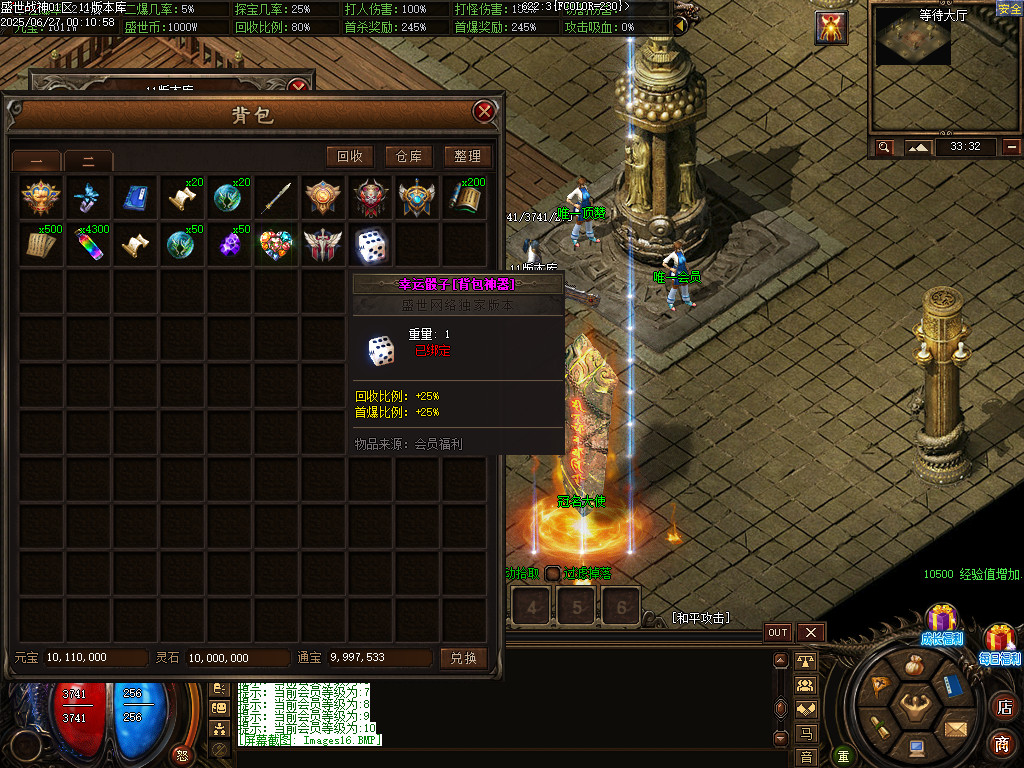Open the 商 shop round button
The height and width of the screenshot is (768, 1024).
pyautogui.click(x=1002, y=743)
